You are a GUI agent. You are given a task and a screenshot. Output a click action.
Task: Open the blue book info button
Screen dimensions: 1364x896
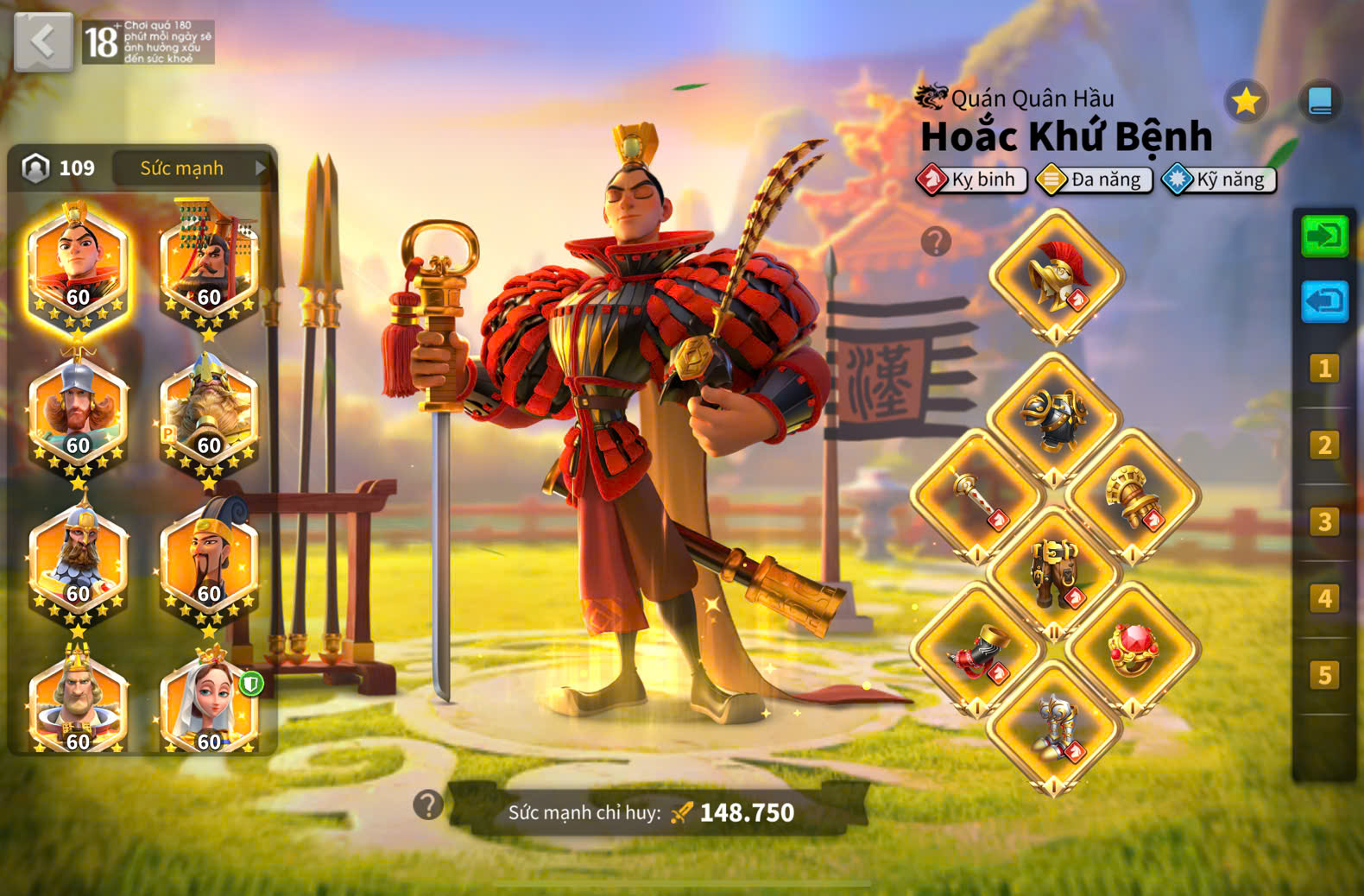pos(1320,102)
